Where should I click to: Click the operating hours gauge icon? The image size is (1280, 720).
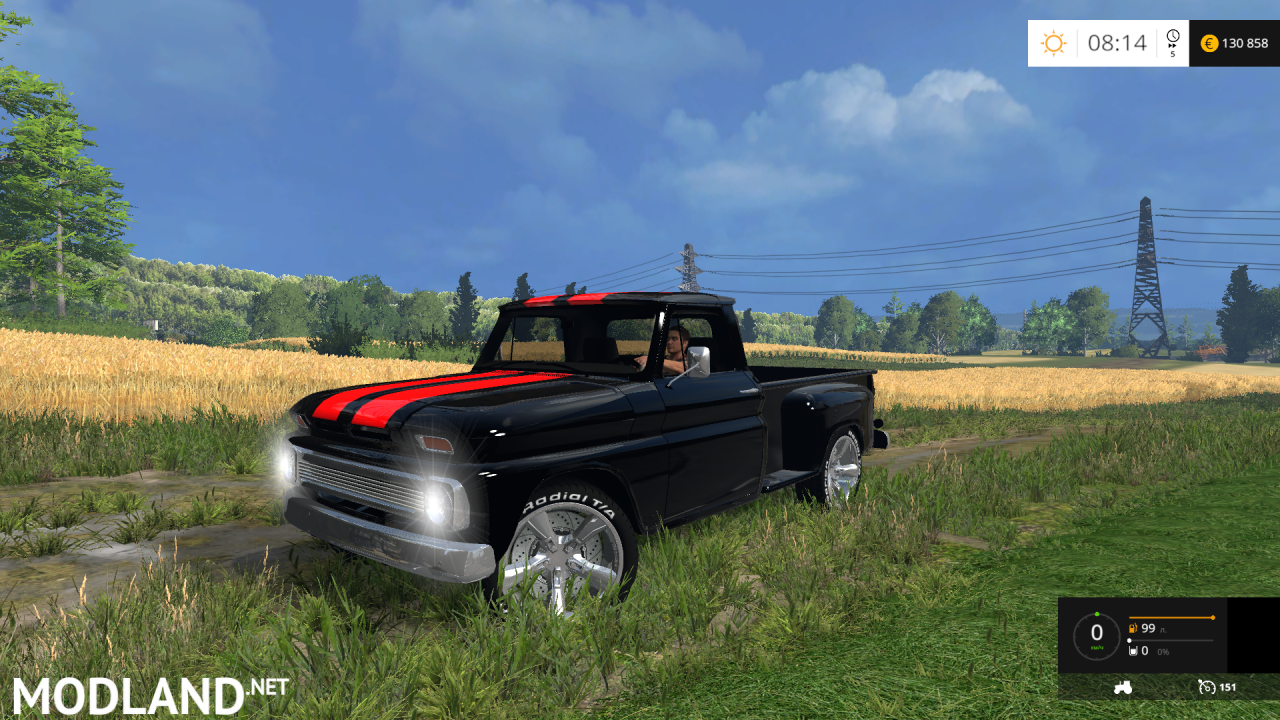pos(1207,688)
